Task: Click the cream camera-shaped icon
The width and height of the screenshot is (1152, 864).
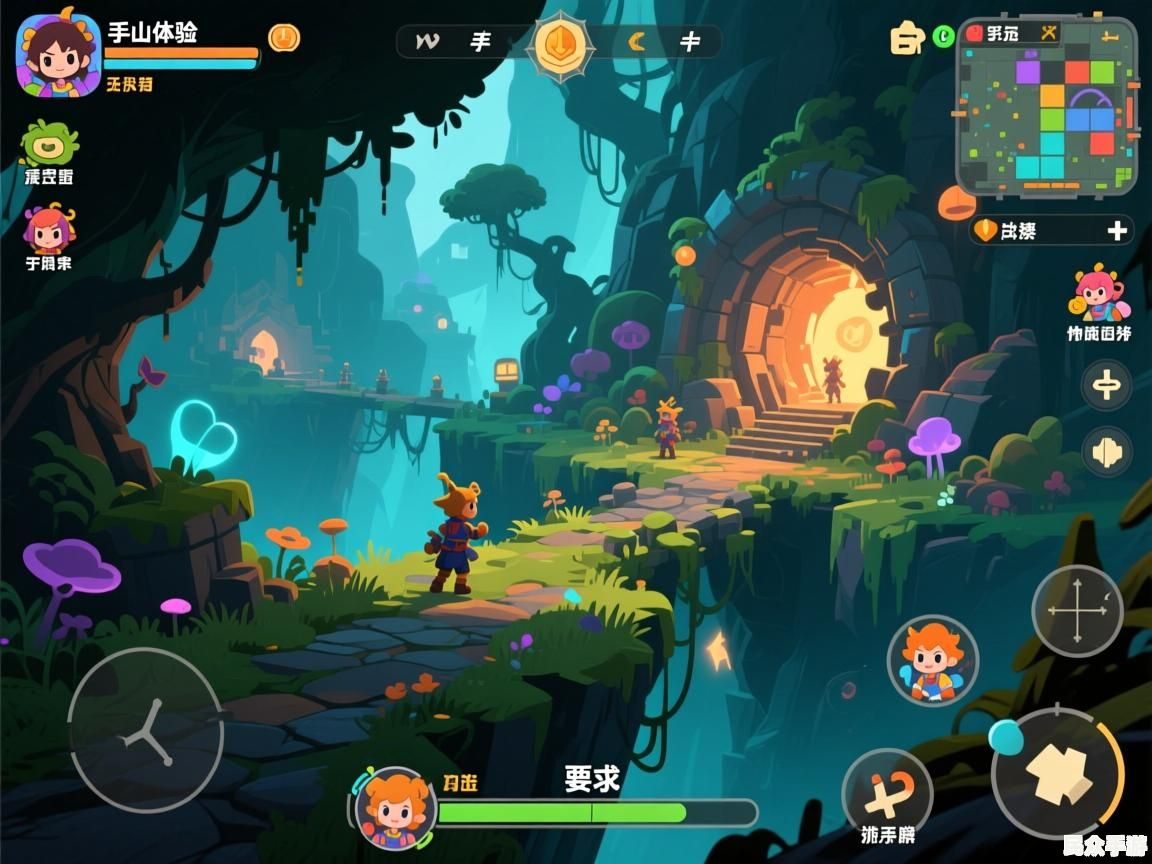Action: tap(906, 39)
